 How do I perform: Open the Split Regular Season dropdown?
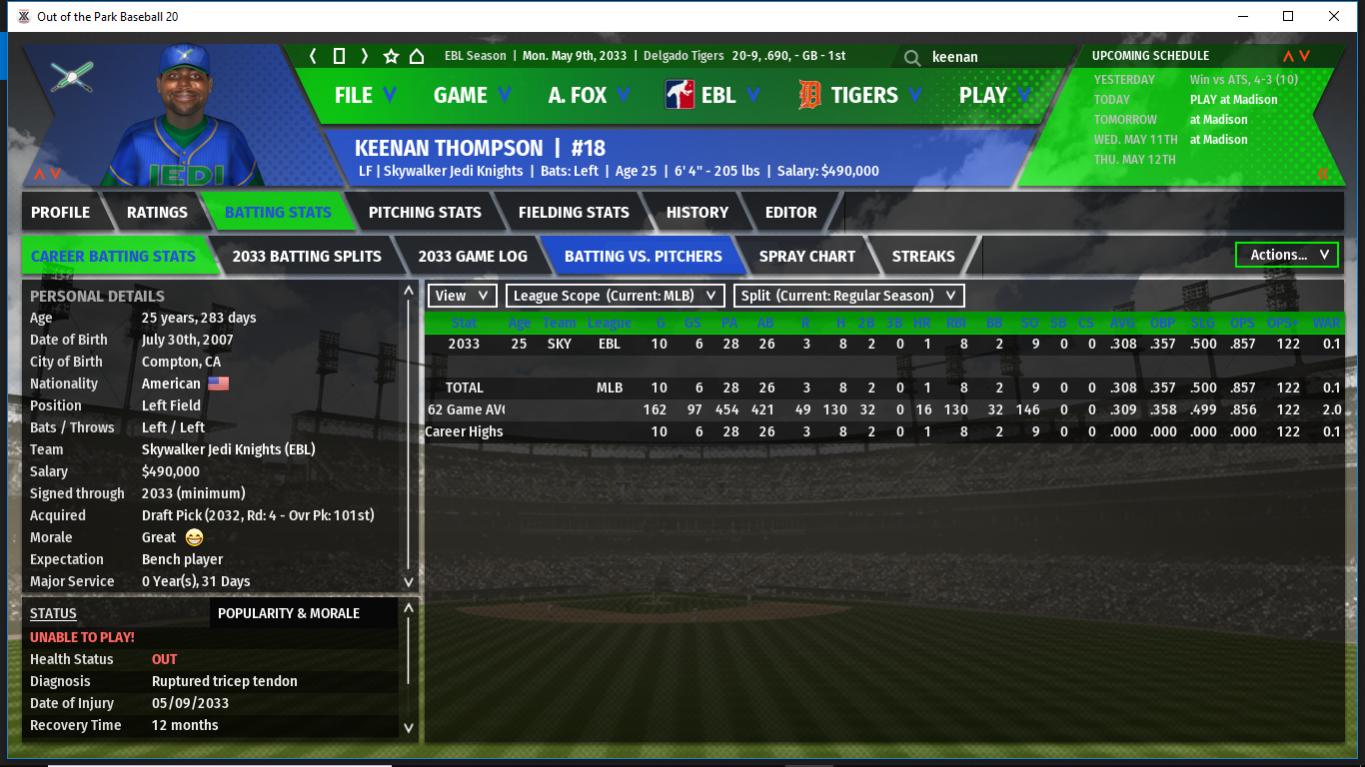[849, 296]
